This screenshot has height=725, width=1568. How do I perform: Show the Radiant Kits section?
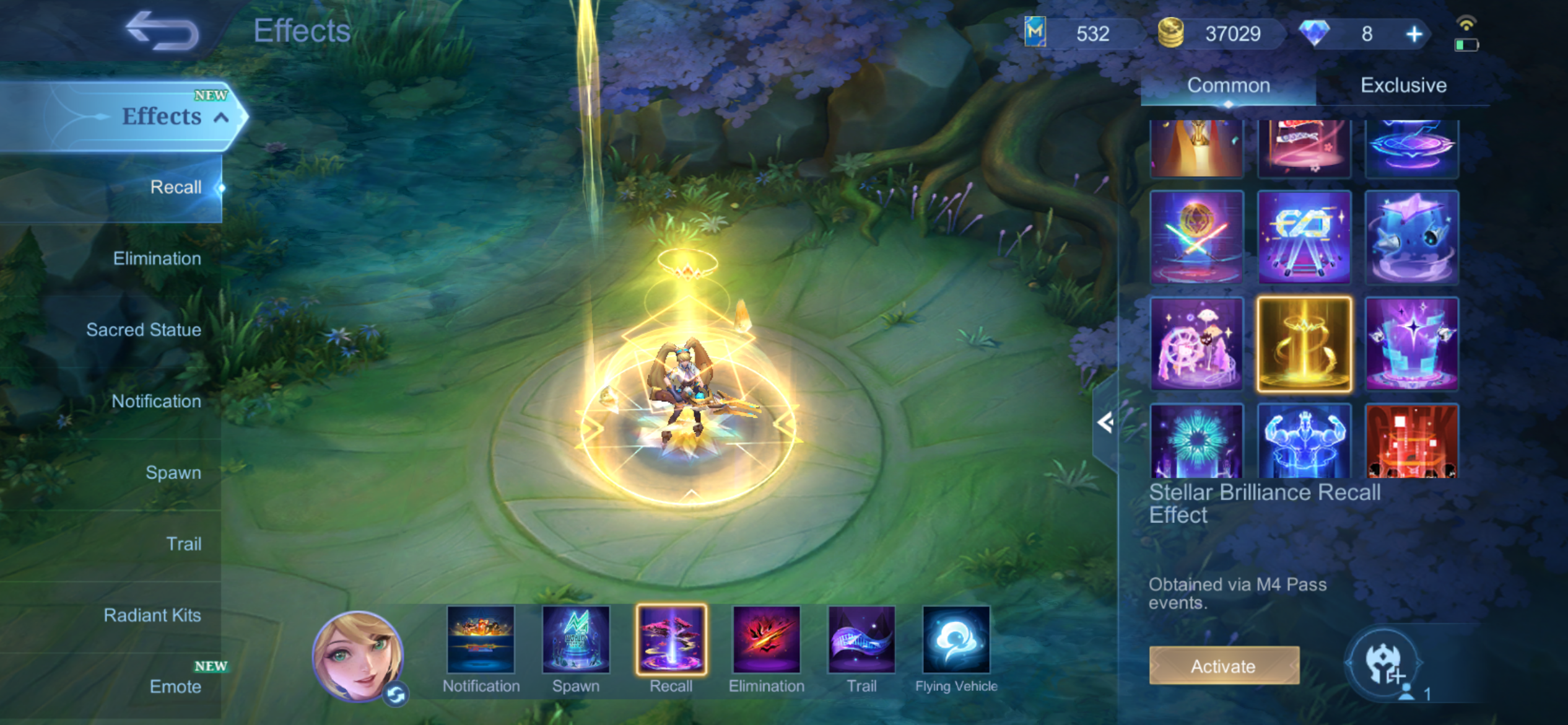coord(152,615)
